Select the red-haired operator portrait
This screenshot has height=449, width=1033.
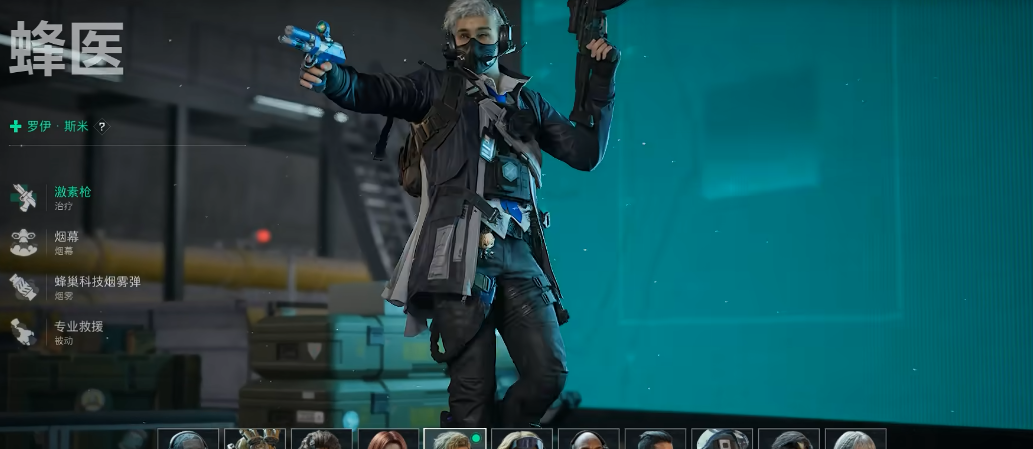coord(388,440)
